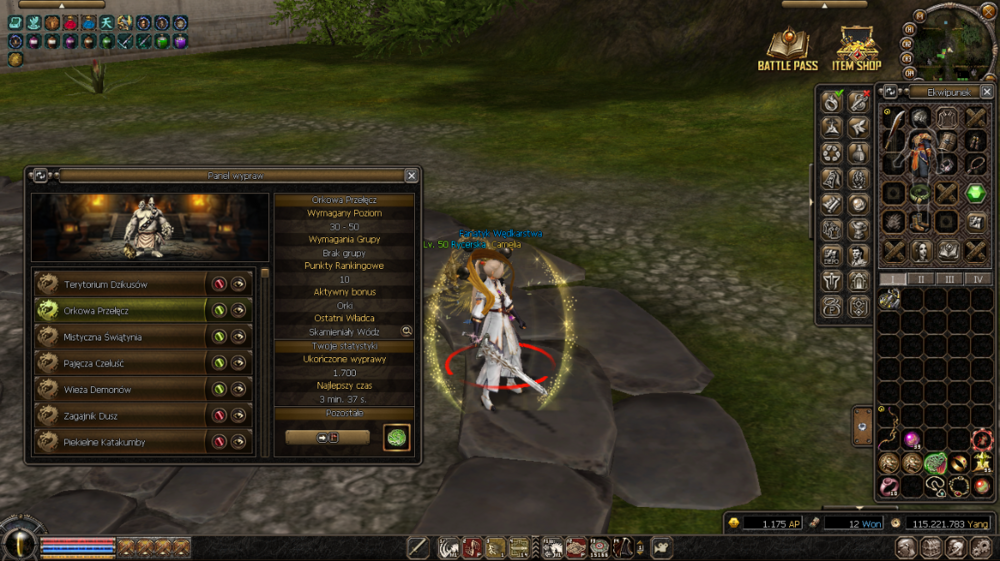Click the refresh icon on Panel wypraw

point(40,175)
